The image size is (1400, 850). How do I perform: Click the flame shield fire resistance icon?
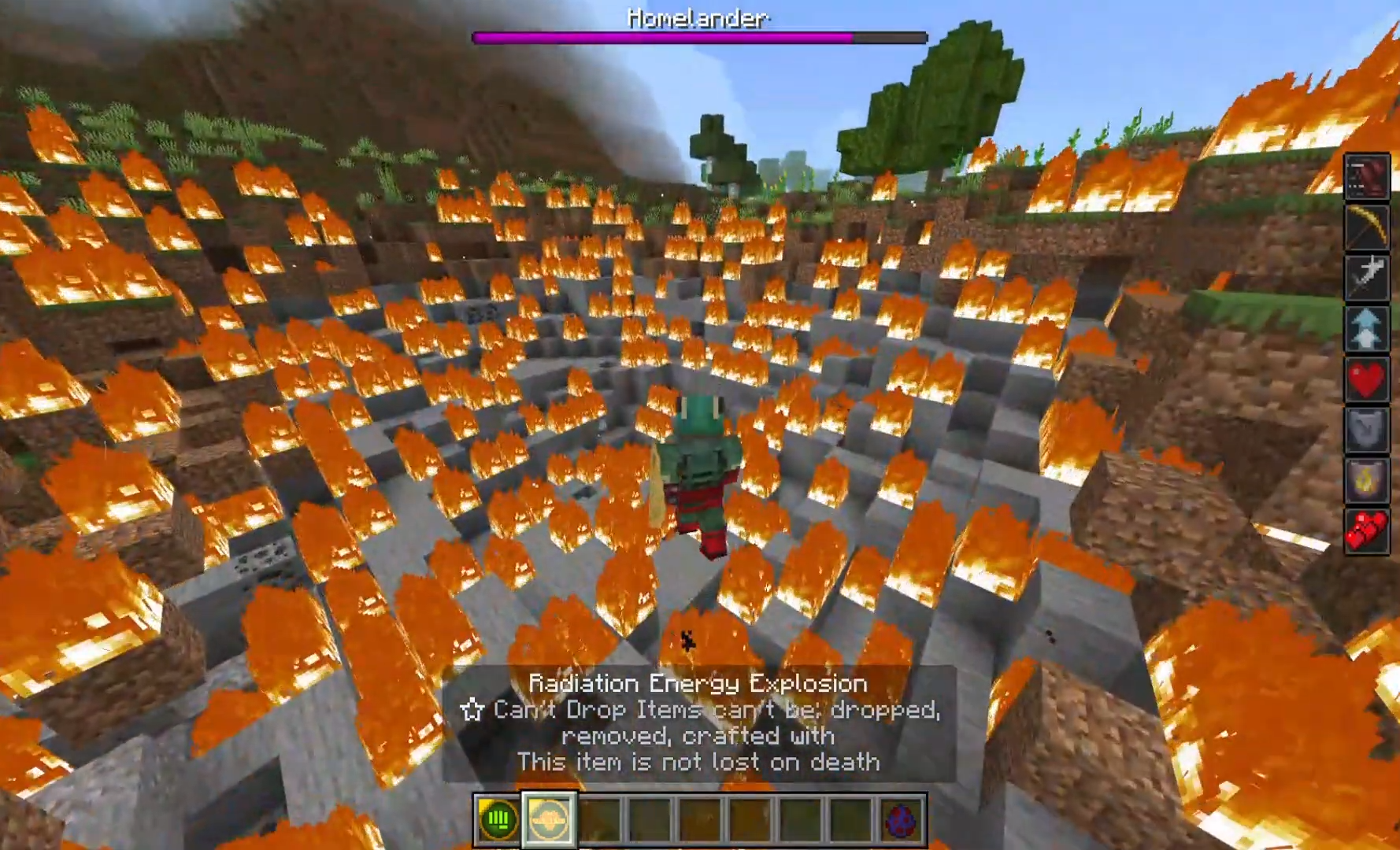click(1366, 480)
